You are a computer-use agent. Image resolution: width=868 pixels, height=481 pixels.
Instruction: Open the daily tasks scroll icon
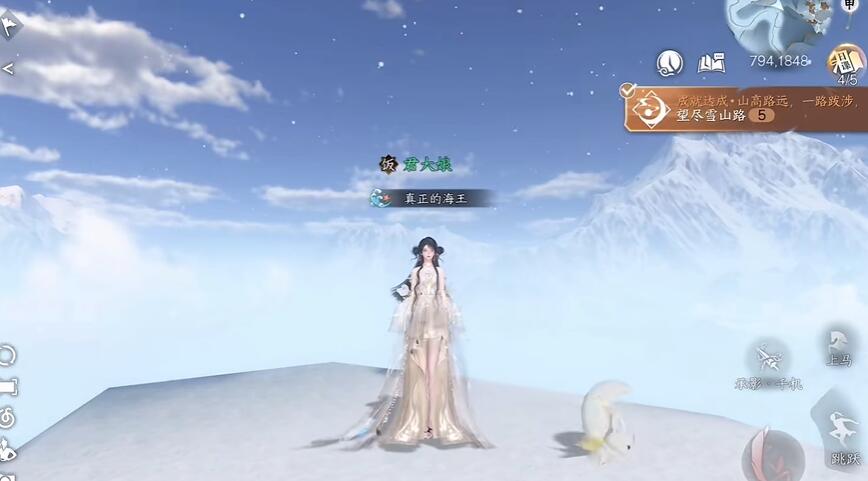point(846,62)
